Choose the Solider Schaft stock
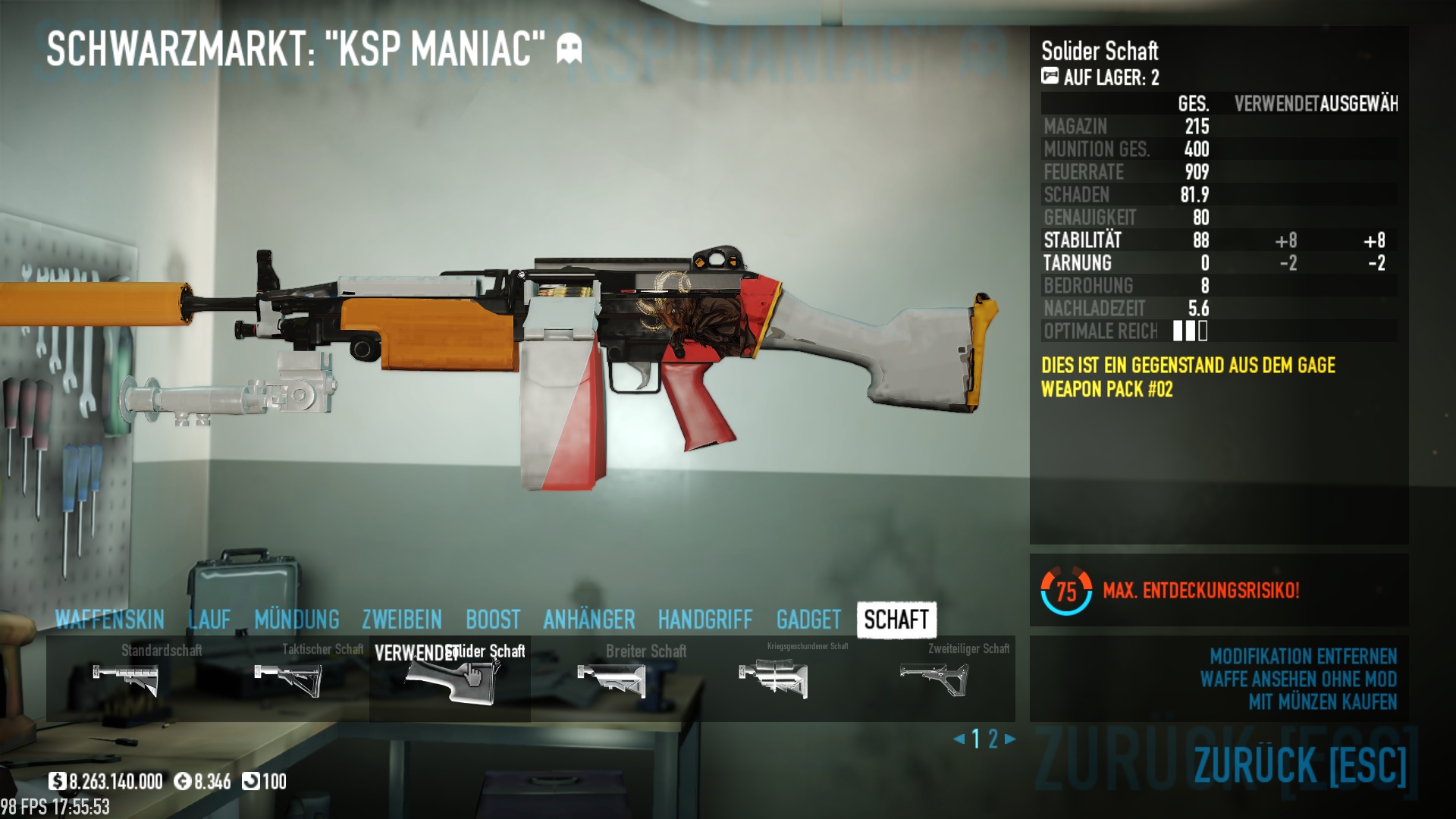1456x819 pixels. (450, 679)
